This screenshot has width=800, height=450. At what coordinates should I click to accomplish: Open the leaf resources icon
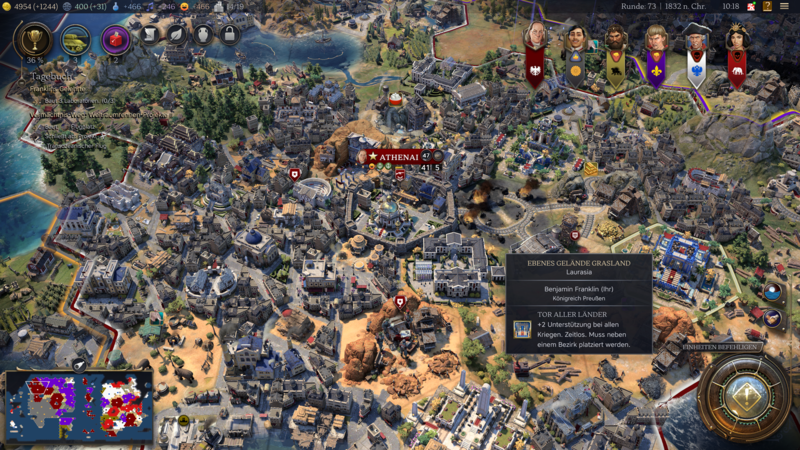pyautogui.click(x=175, y=34)
